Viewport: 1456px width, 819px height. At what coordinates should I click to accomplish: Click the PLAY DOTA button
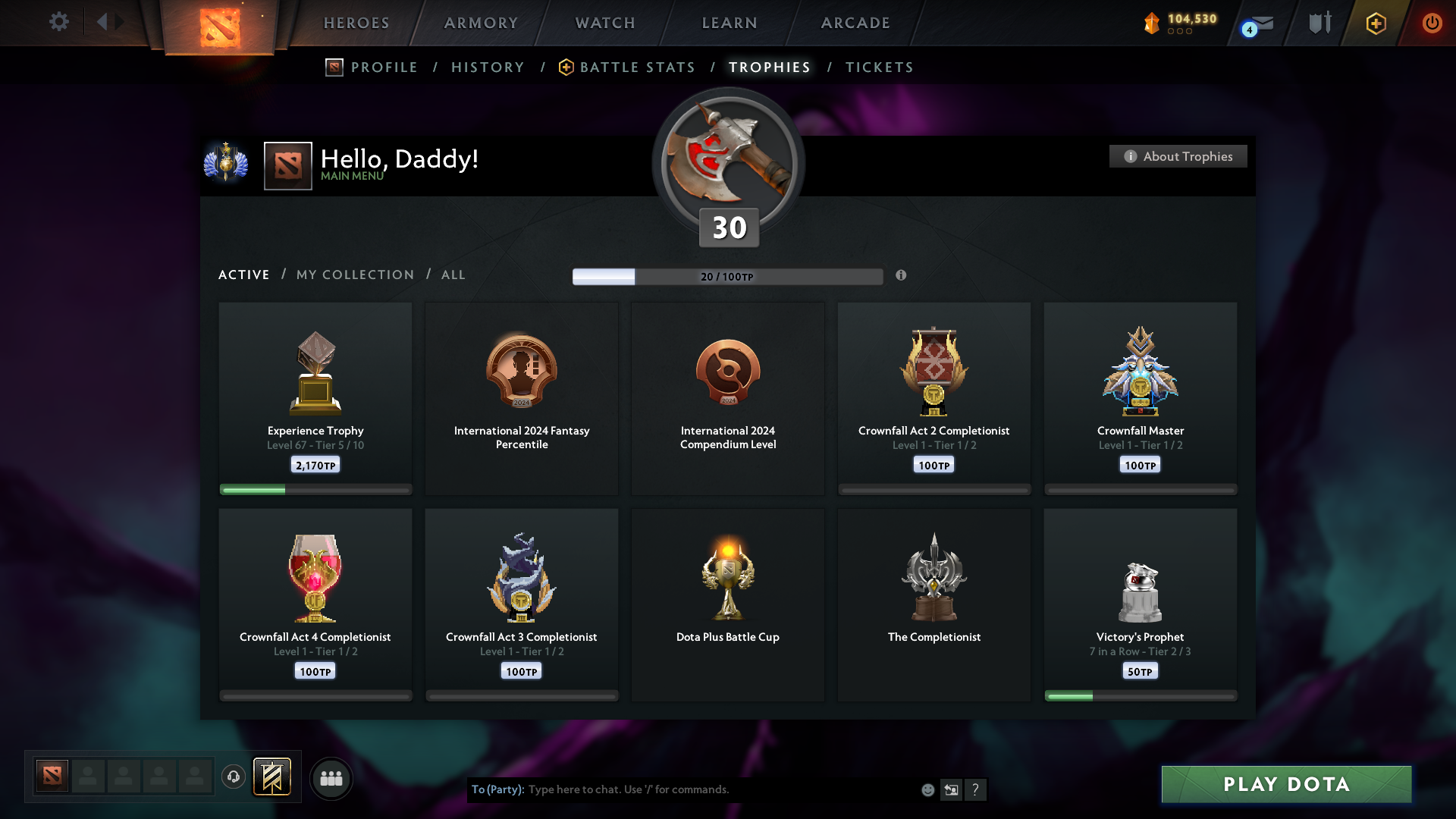click(x=1285, y=785)
